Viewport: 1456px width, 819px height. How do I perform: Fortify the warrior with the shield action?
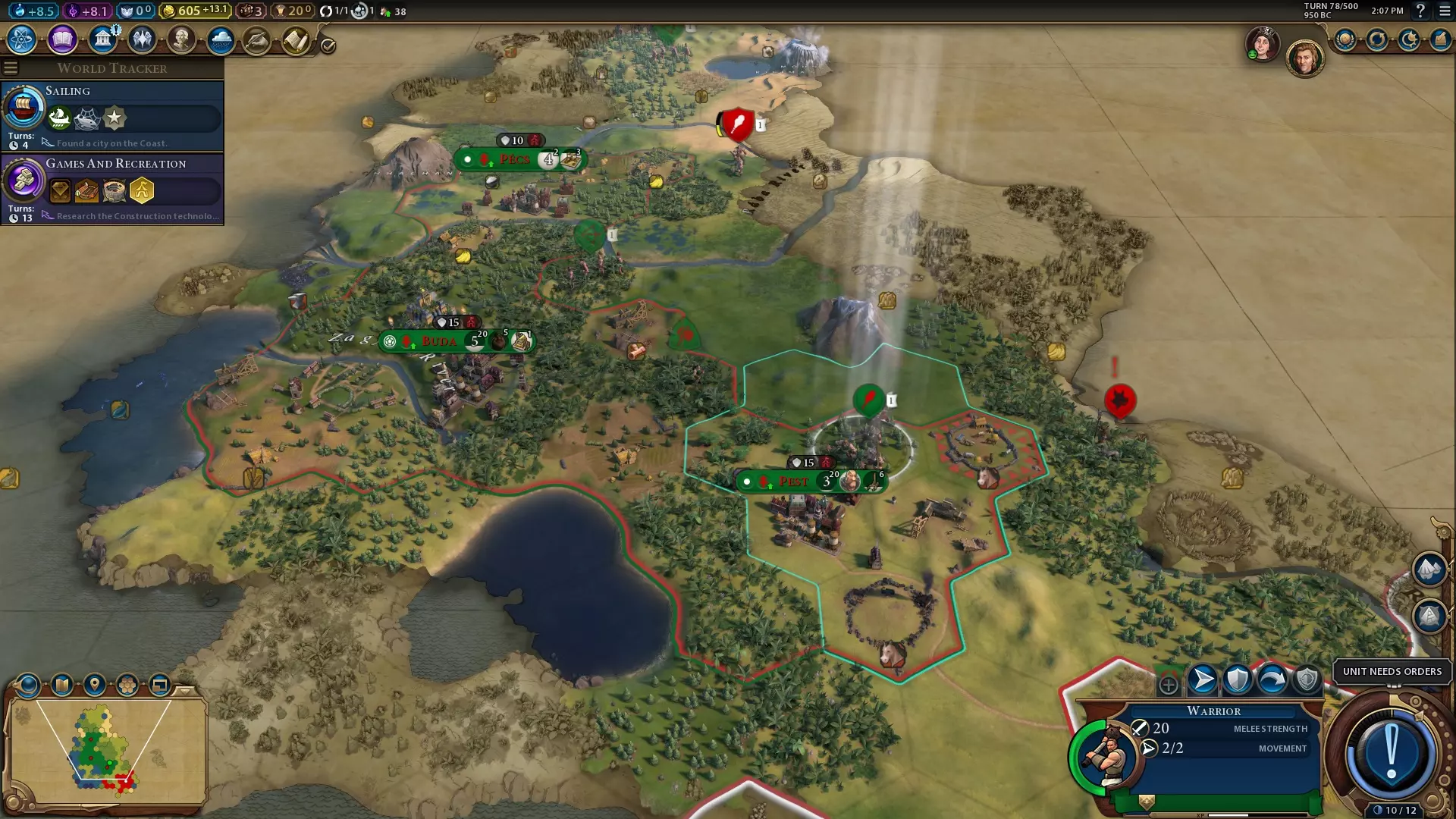click(1237, 679)
